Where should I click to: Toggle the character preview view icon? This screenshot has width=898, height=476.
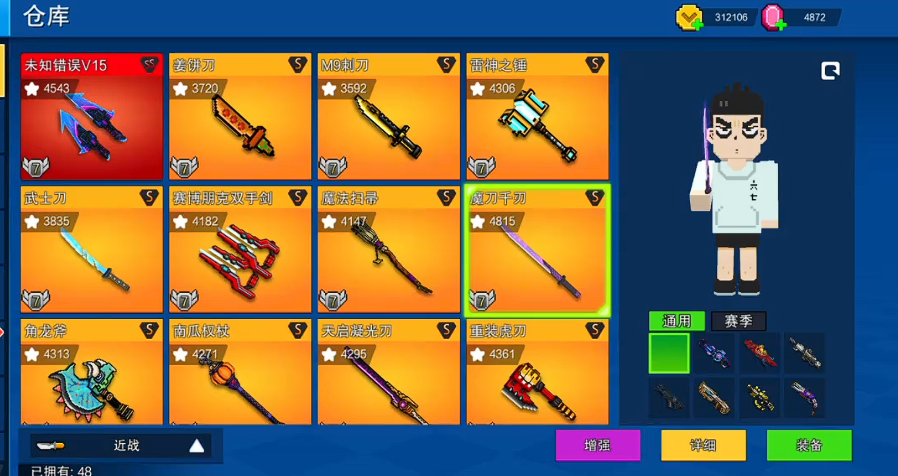tap(830, 70)
